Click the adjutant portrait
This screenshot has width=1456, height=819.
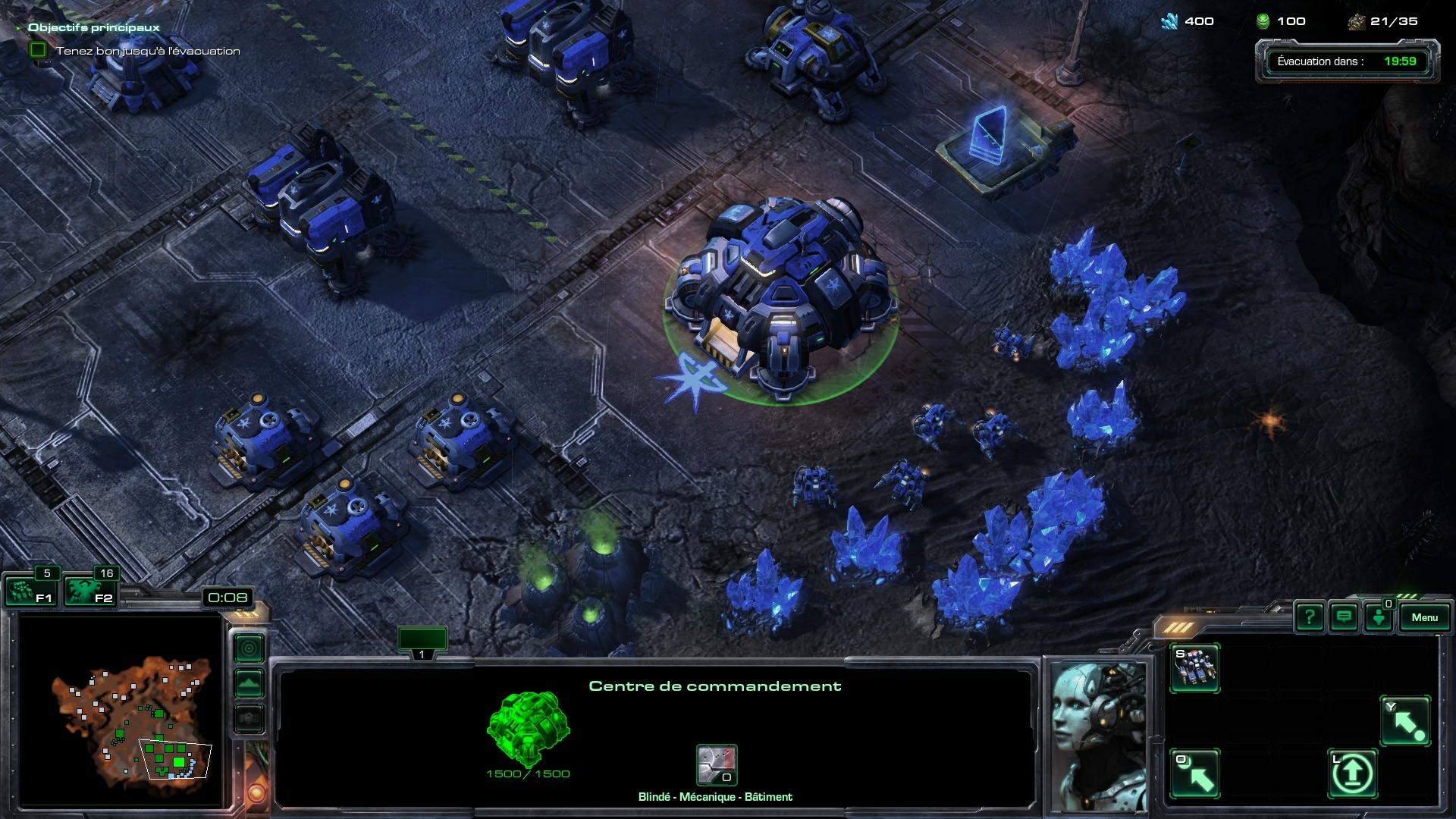(x=1097, y=736)
